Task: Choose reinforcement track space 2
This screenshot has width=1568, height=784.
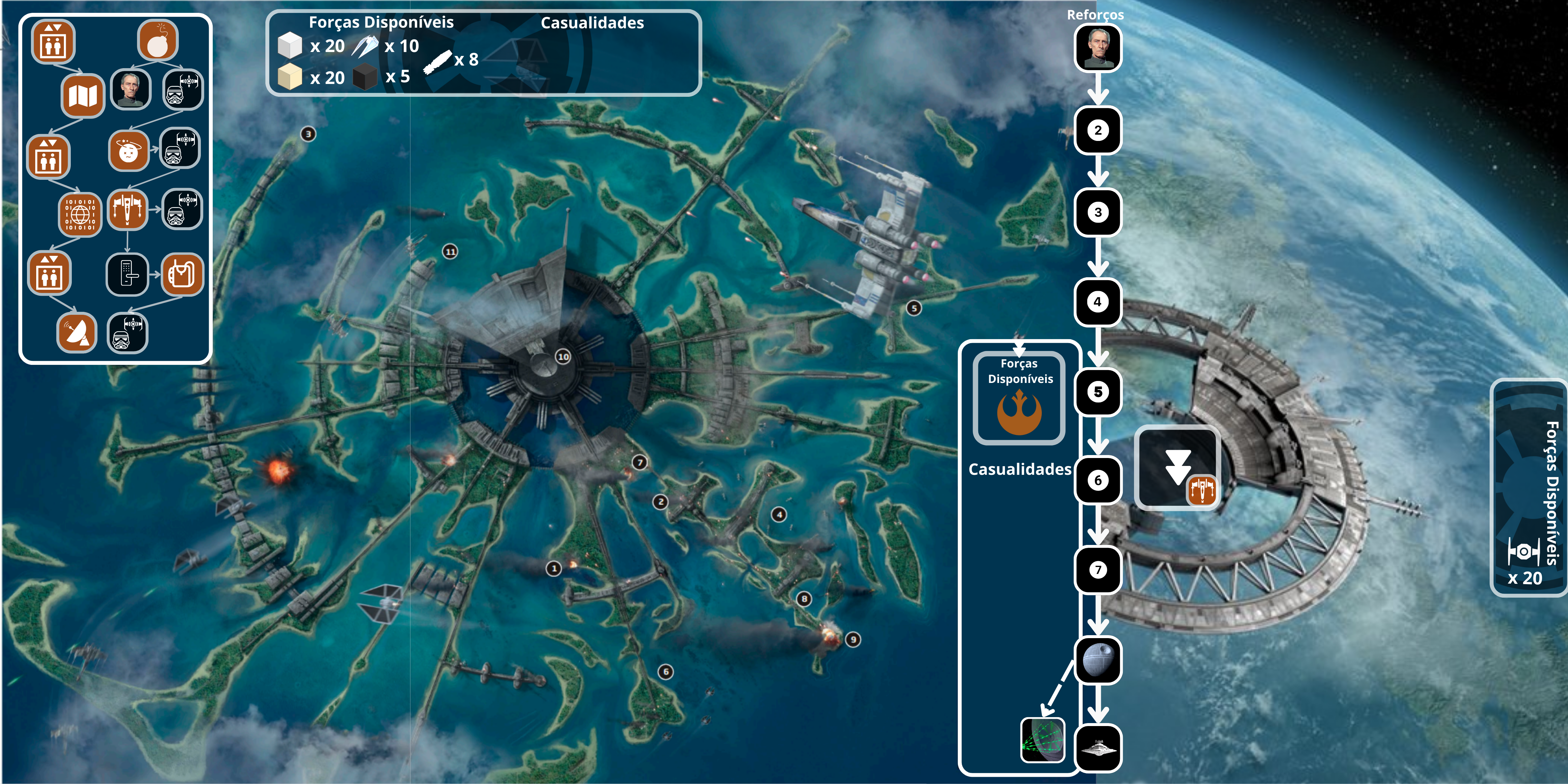Action: [x=1097, y=130]
